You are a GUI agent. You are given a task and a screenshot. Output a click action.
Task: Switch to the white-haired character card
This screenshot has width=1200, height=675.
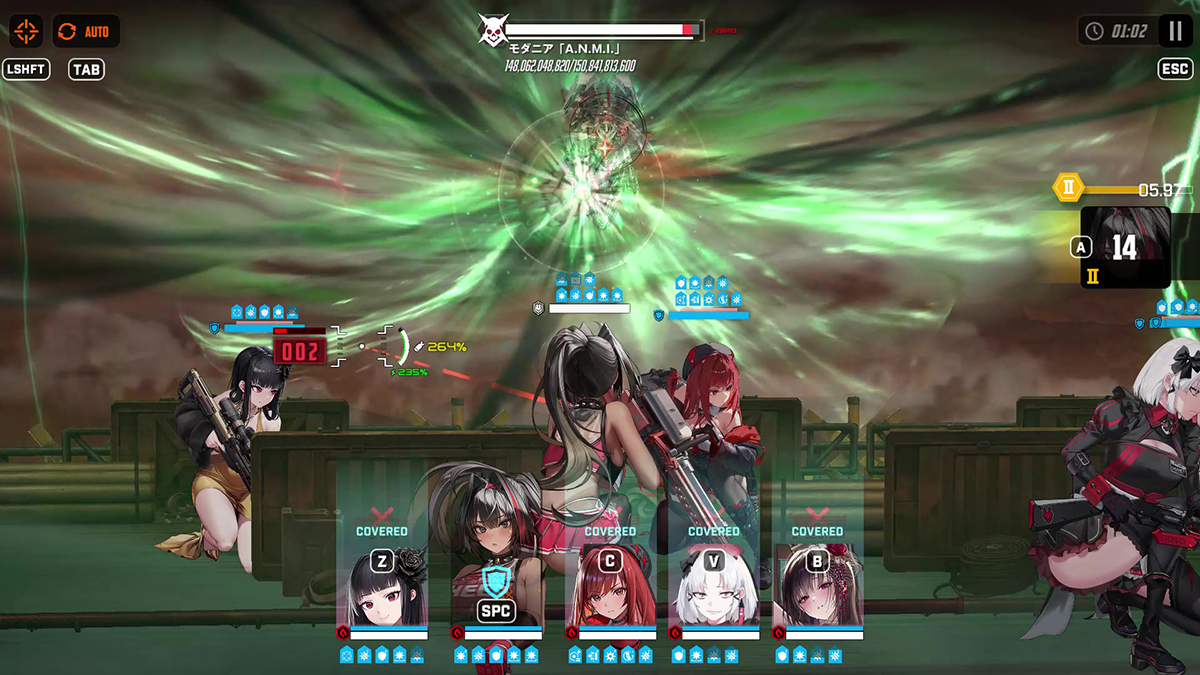click(x=714, y=588)
